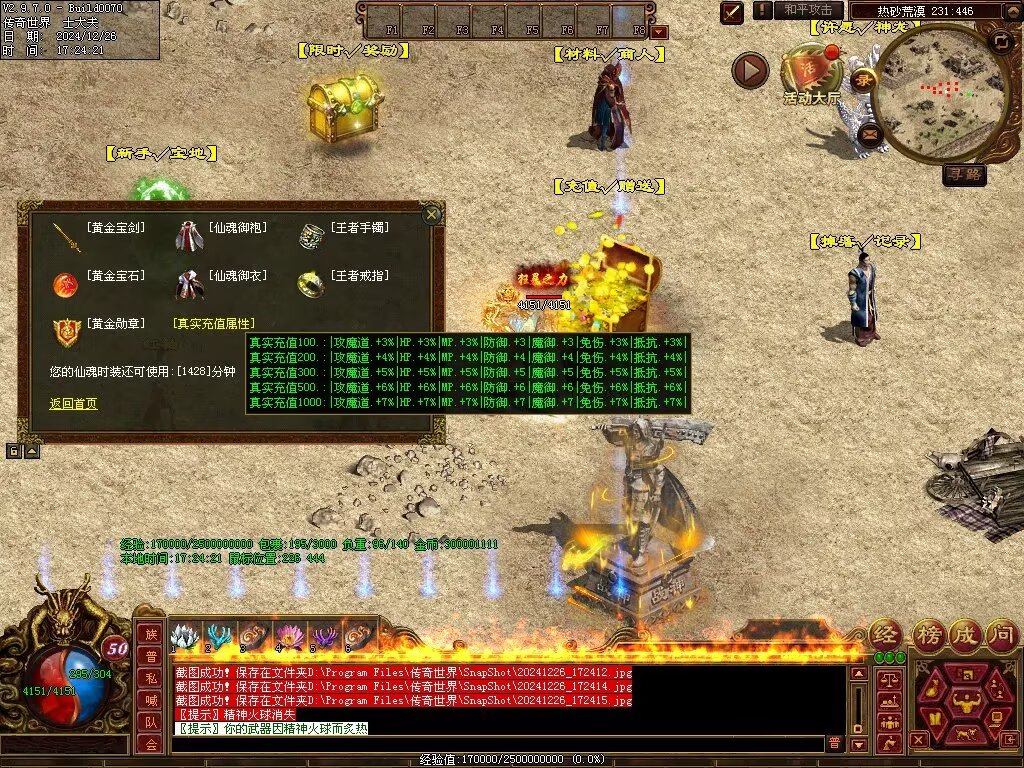The height and width of the screenshot is (768, 1024).
Task: Activate the 寻路 pathfinding button
Action: [x=965, y=175]
